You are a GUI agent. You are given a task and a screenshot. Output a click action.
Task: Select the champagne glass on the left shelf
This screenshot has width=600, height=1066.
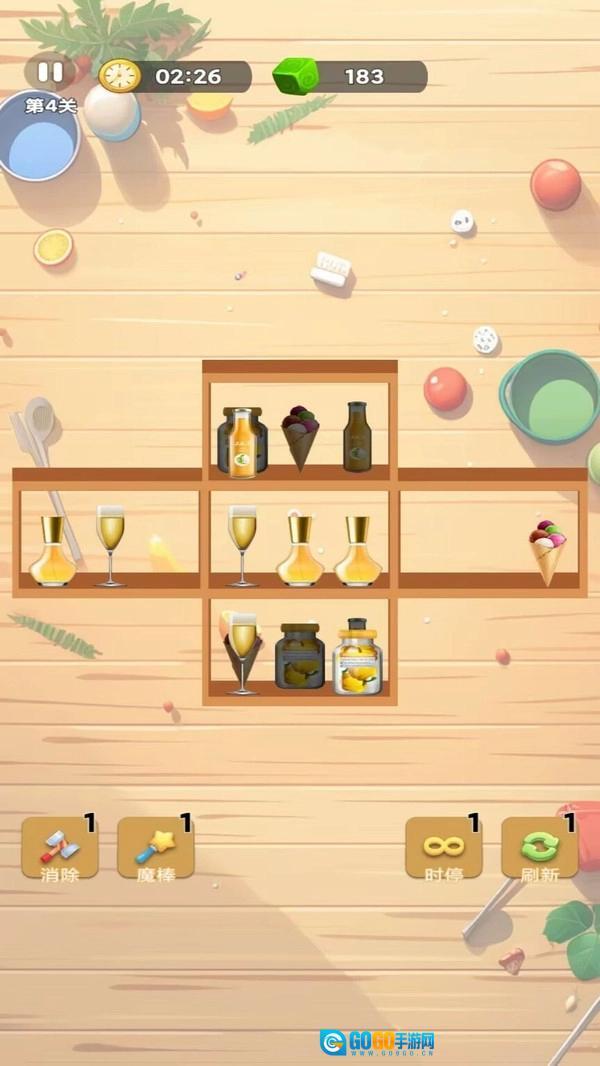pyautogui.click(x=110, y=545)
